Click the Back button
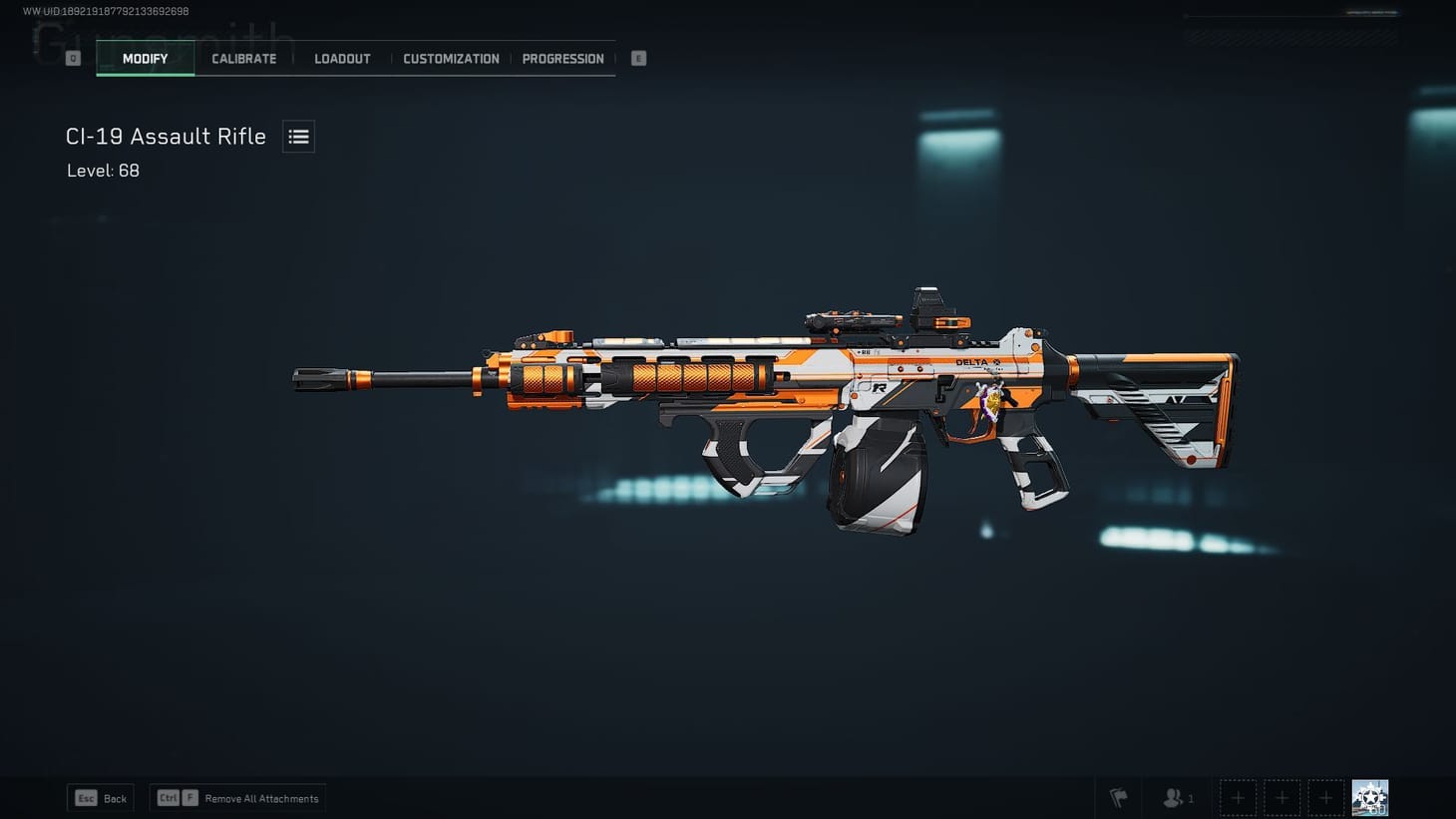The image size is (1456, 819). coord(100,797)
